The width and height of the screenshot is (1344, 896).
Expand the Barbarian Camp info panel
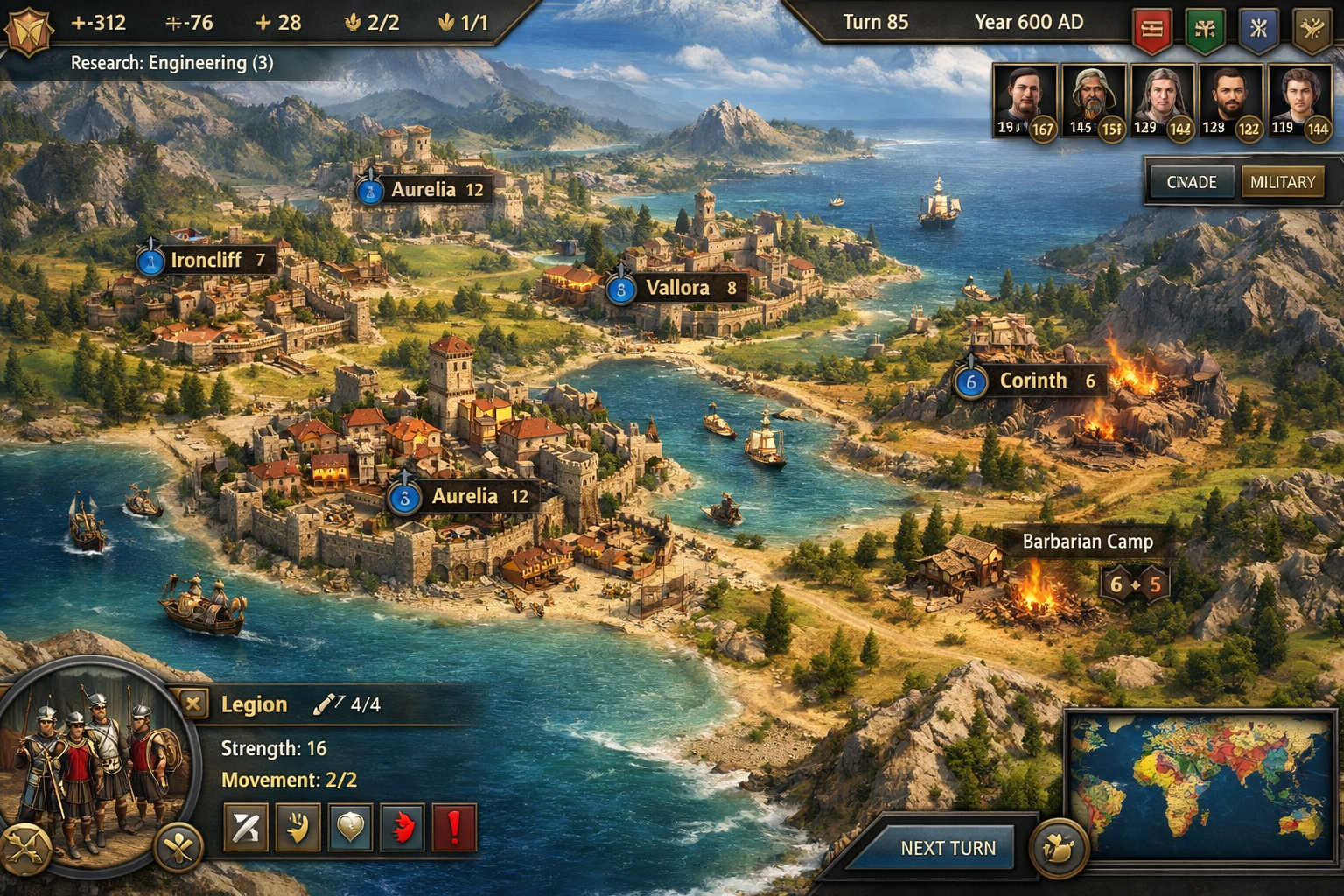point(1088,542)
